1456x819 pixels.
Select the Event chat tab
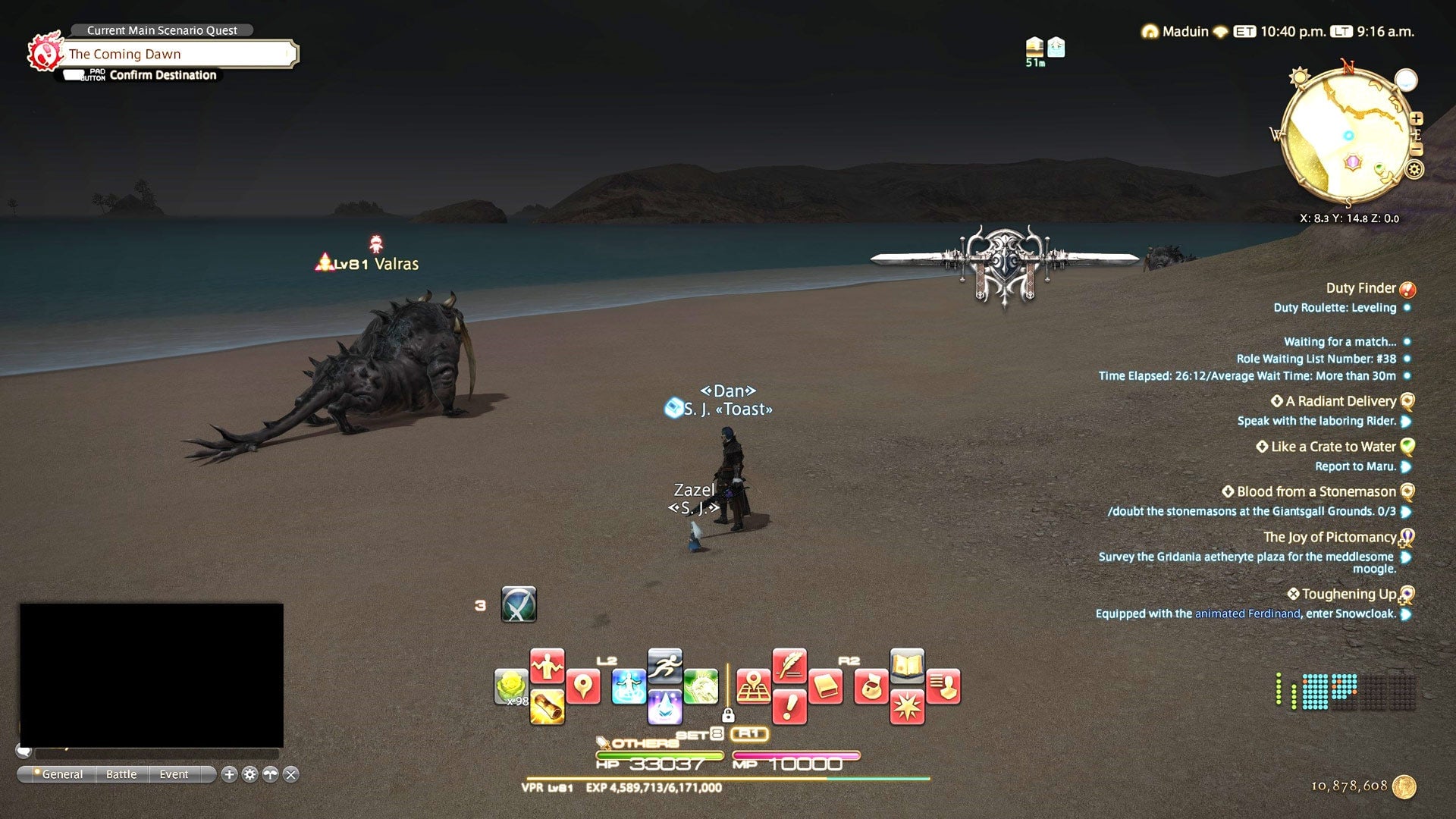[173, 774]
